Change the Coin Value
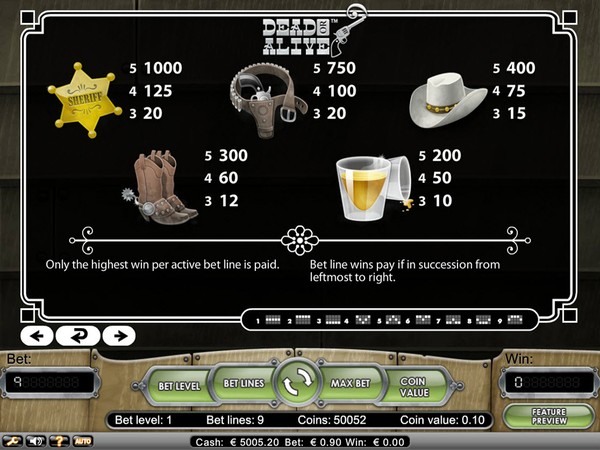Screen dimensions: 600x450 pos(413,385)
